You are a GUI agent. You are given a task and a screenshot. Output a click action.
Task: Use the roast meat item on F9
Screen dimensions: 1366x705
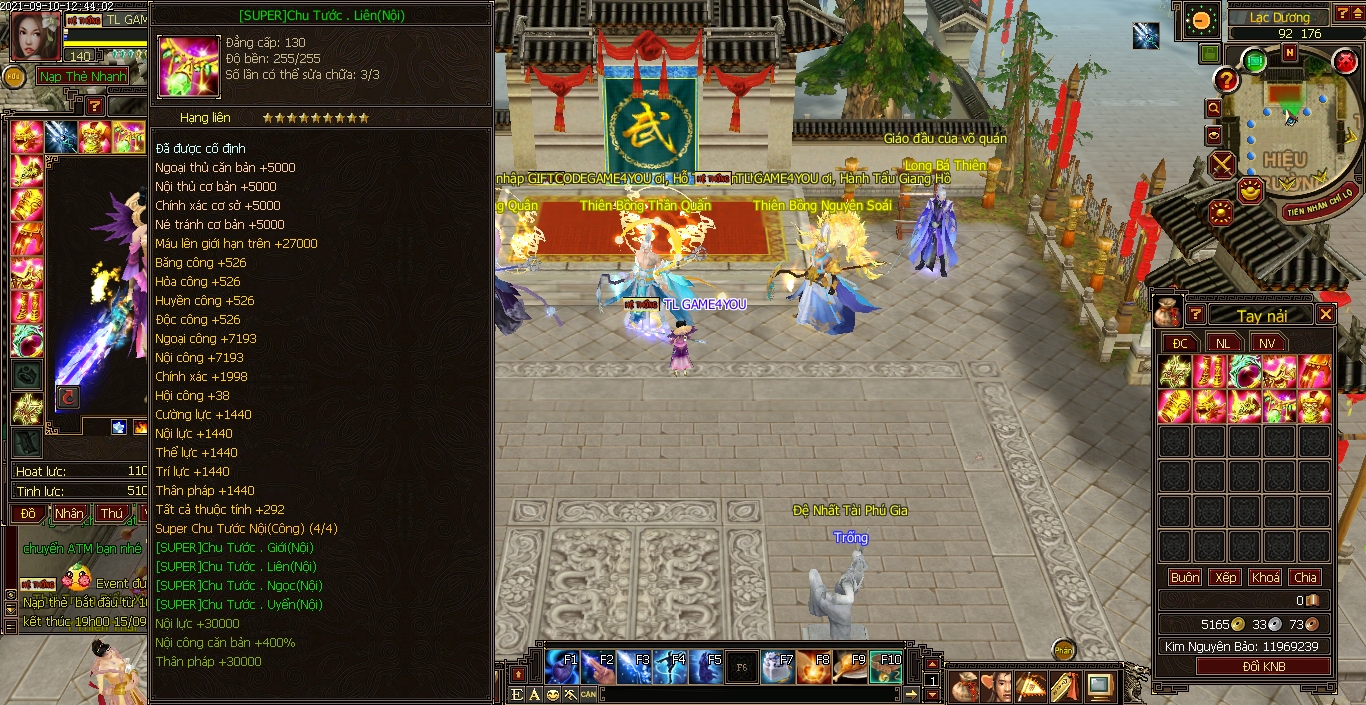[x=850, y=666]
